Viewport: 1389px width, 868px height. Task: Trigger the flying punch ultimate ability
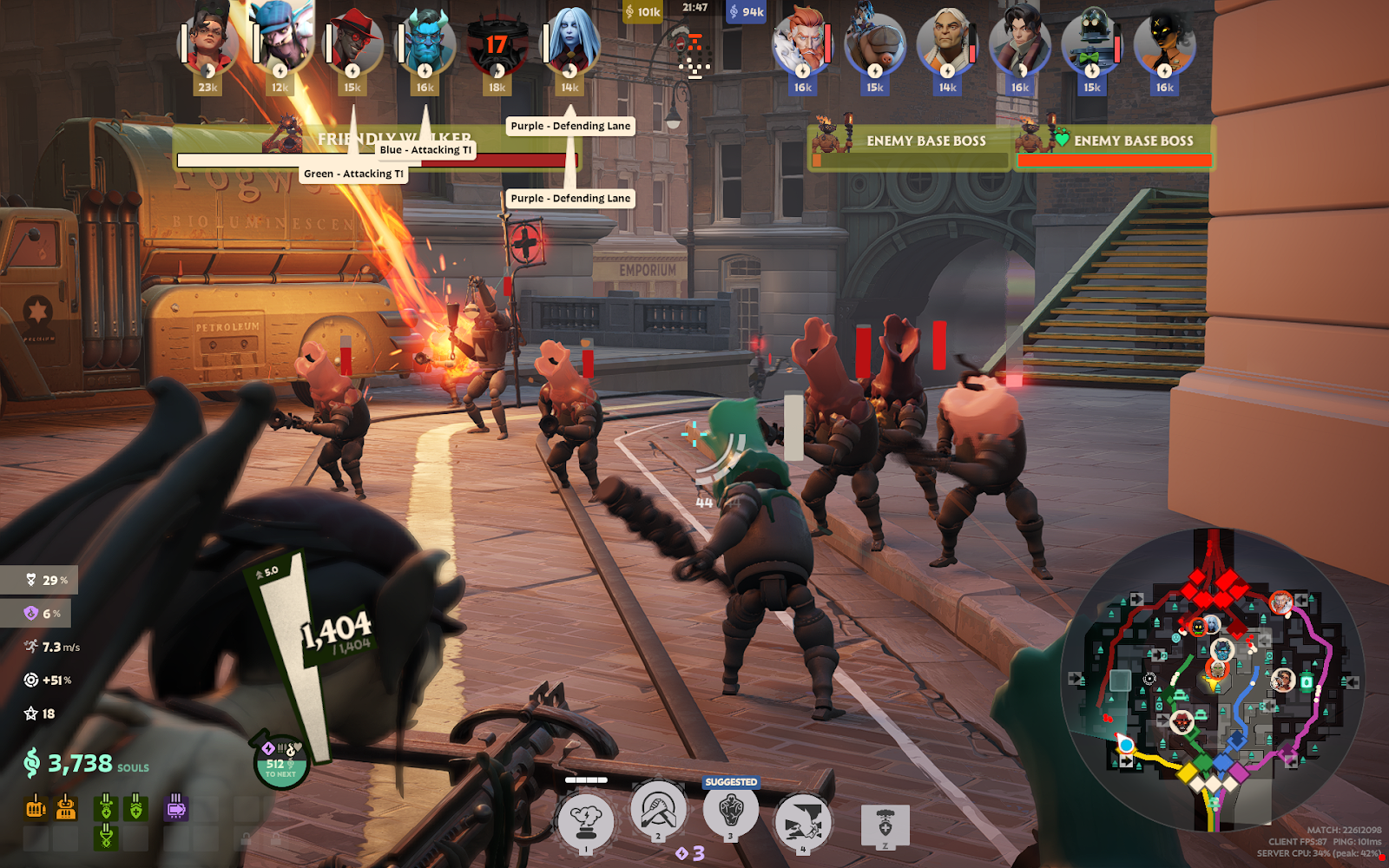[802, 822]
